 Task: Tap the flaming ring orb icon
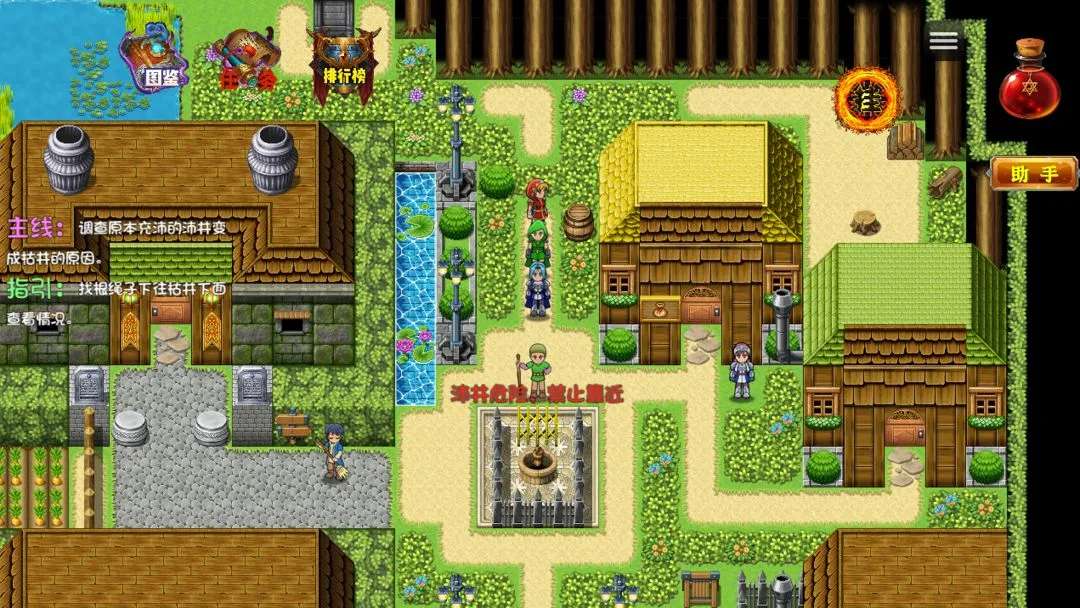pos(868,100)
